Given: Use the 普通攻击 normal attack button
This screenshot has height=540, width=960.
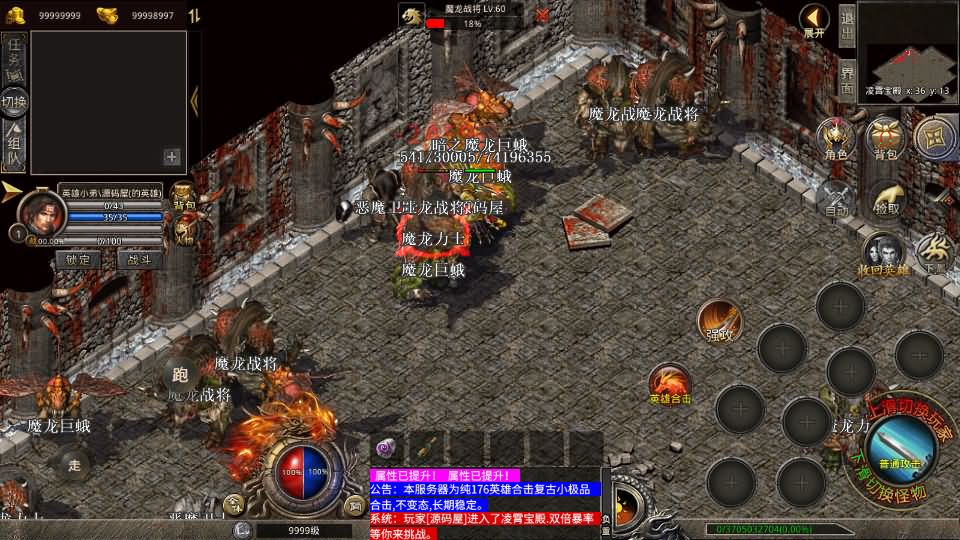Looking at the screenshot, I should (x=898, y=441).
